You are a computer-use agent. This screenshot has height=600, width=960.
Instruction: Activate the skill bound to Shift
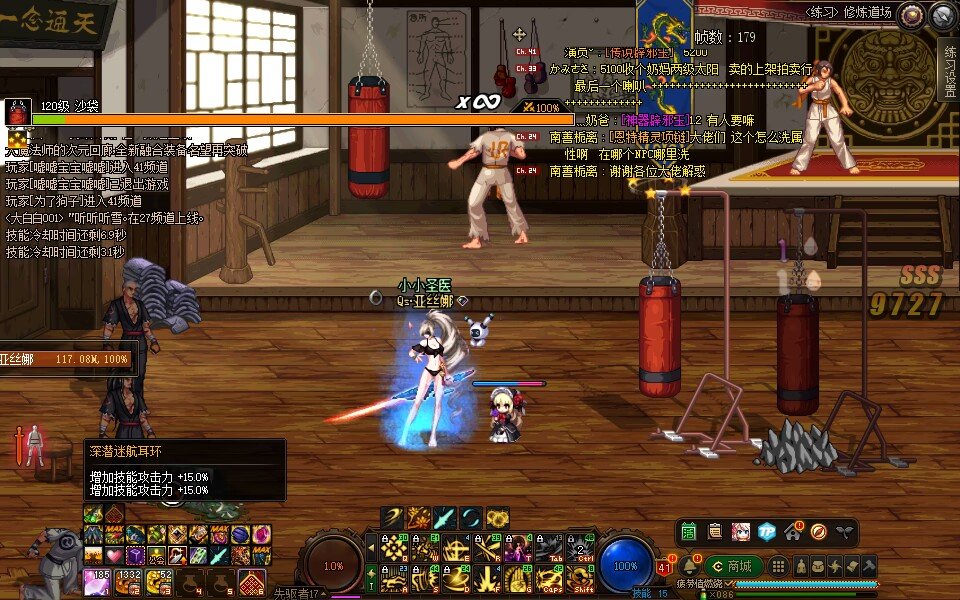point(579,579)
